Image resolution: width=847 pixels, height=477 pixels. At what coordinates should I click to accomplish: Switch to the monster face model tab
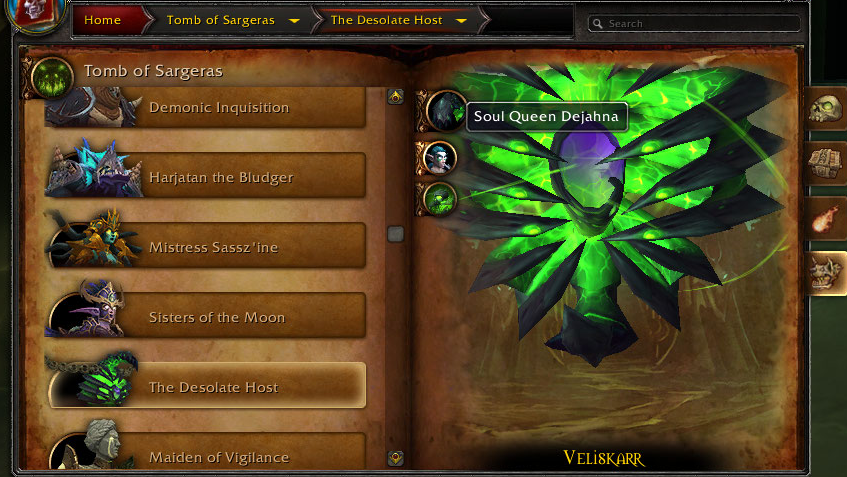[827, 272]
